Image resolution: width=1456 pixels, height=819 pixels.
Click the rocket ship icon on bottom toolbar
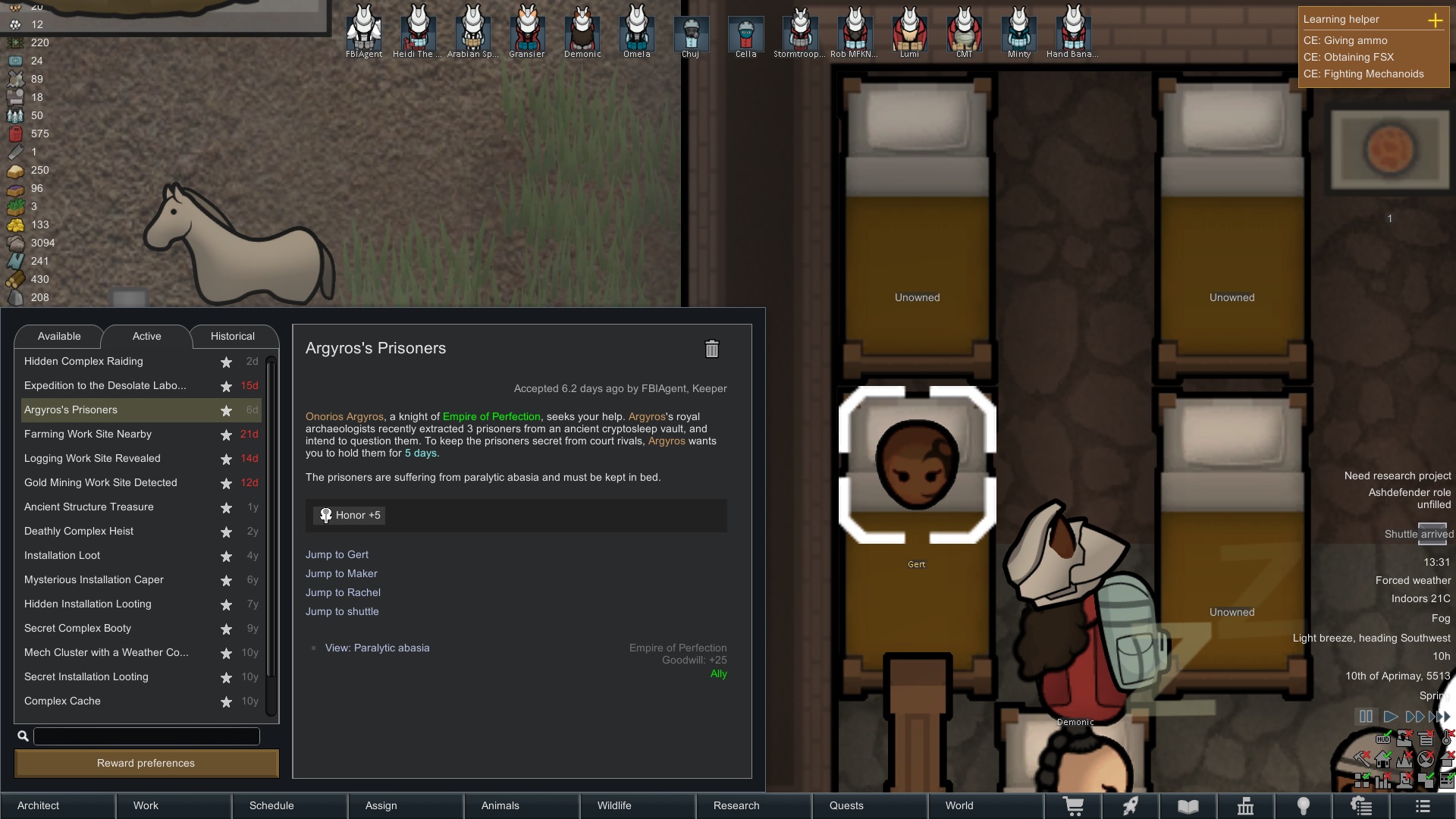click(x=1131, y=805)
